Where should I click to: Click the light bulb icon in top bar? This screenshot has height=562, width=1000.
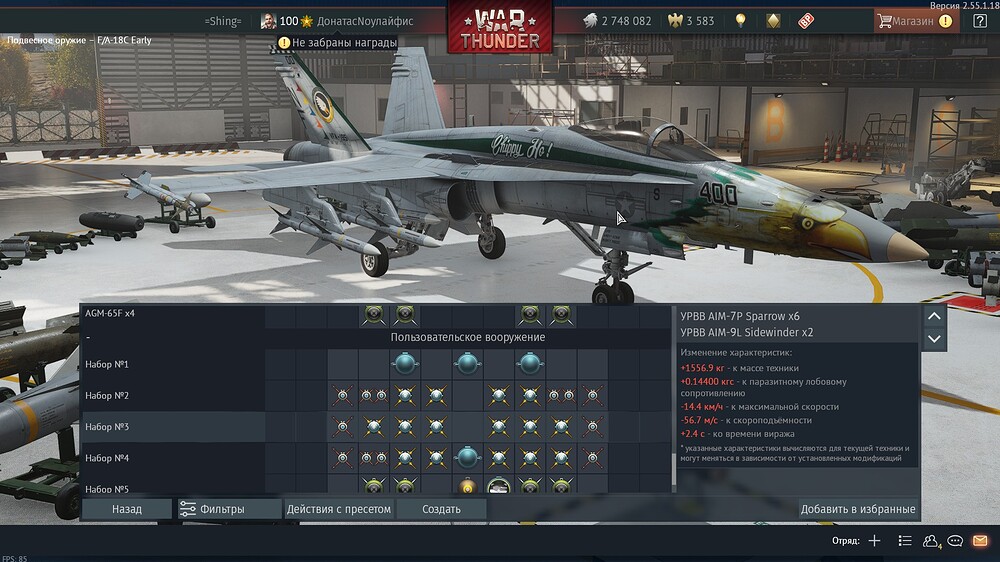(740, 20)
